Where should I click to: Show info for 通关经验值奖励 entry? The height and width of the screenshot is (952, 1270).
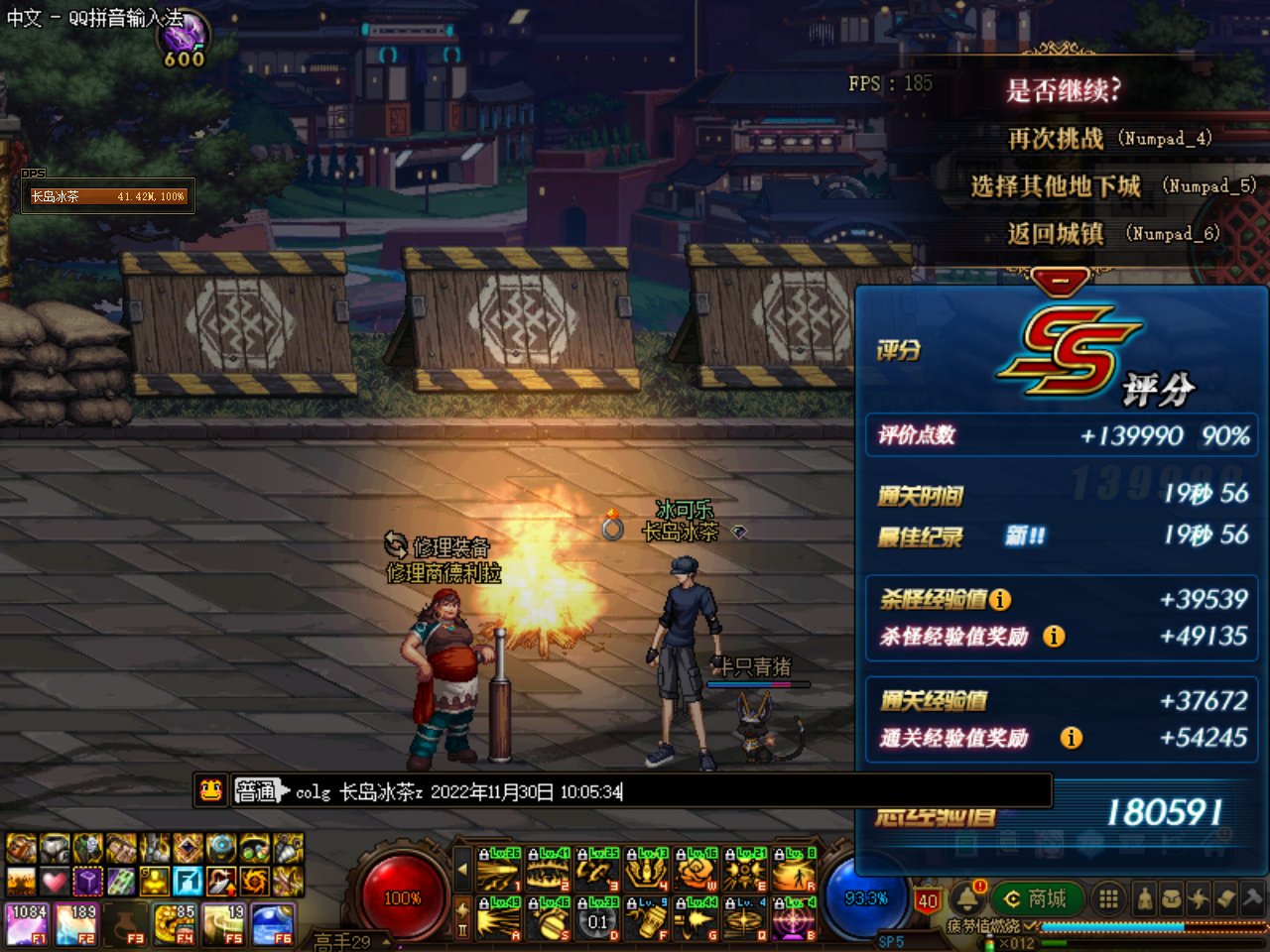(x=1071, y=737)
